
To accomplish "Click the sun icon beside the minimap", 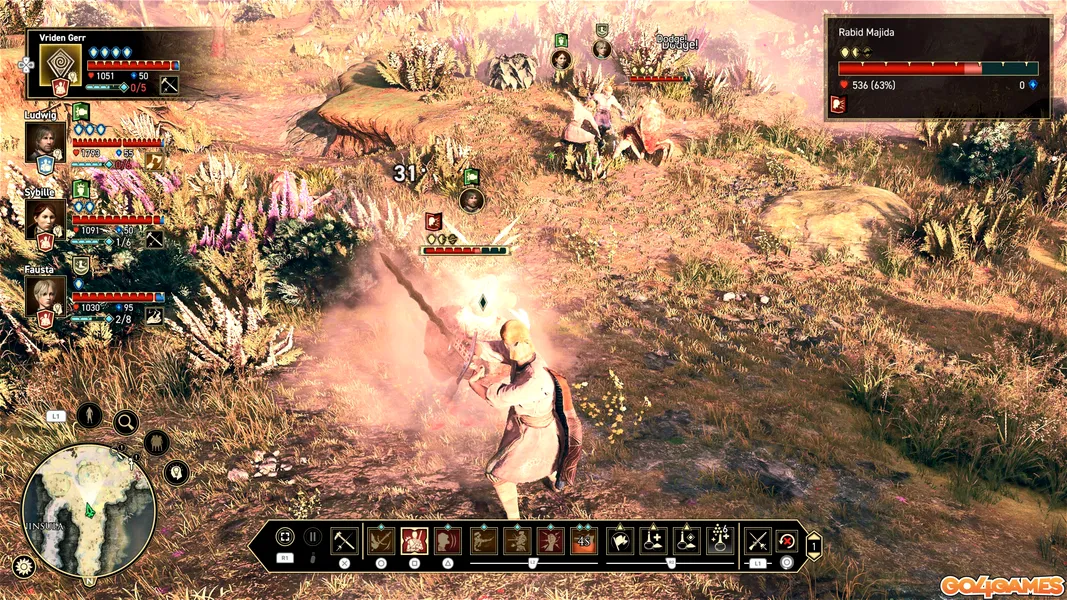I will coord(23,566).
